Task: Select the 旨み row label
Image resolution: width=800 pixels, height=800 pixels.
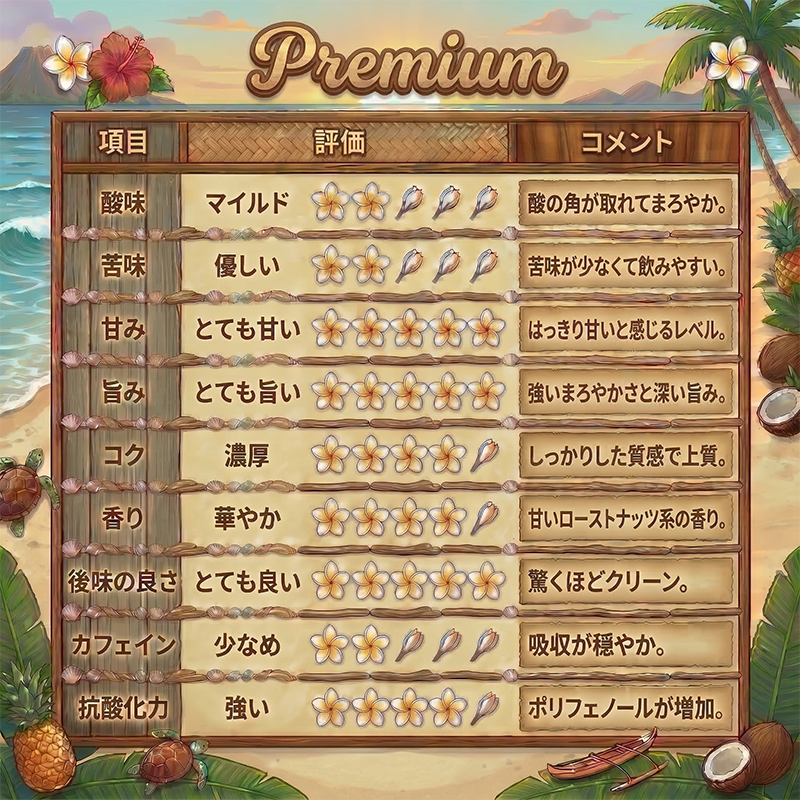Action: [x=123, y=392]
